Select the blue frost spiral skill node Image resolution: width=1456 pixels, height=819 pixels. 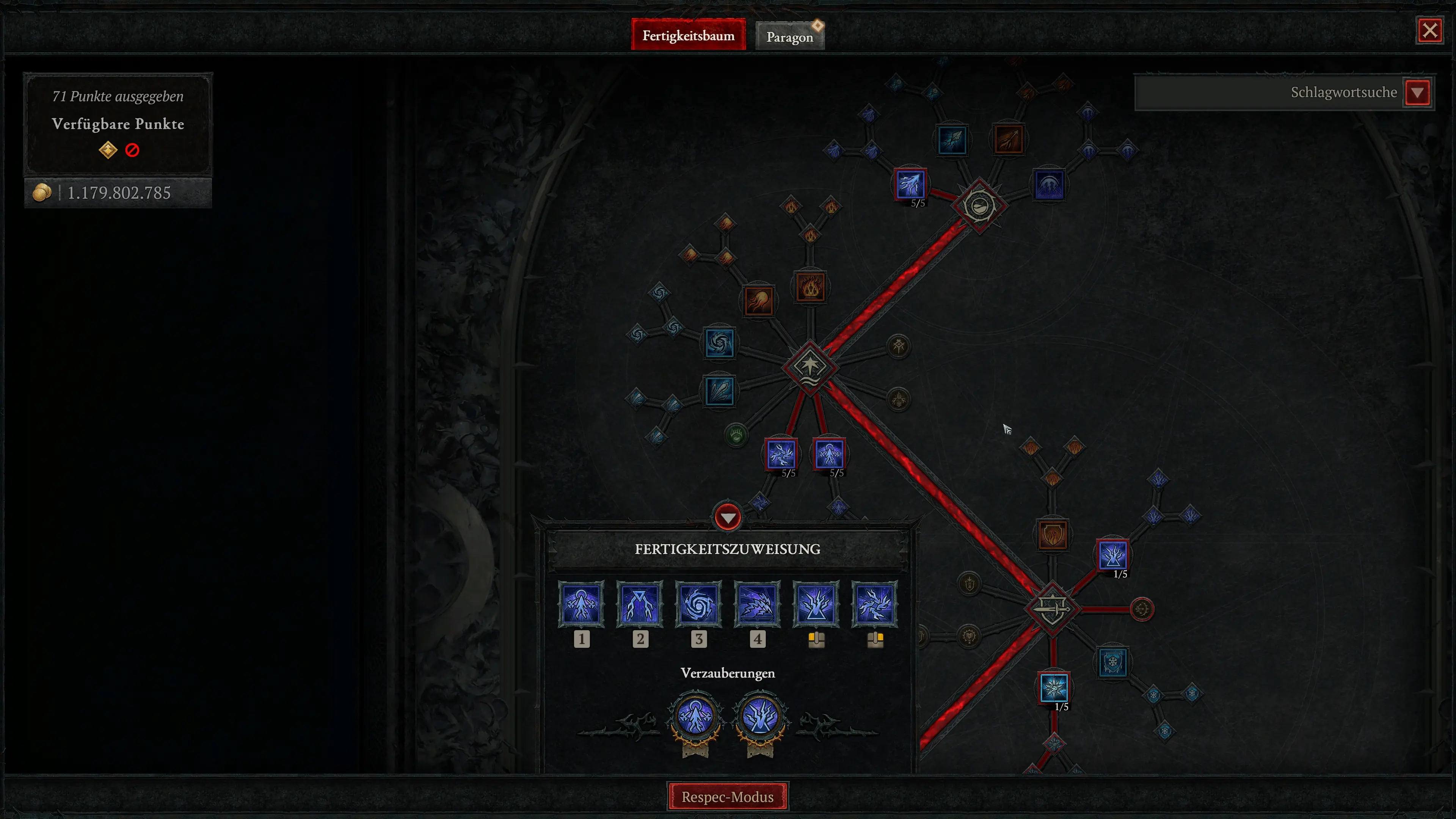(x=721, y=345)
